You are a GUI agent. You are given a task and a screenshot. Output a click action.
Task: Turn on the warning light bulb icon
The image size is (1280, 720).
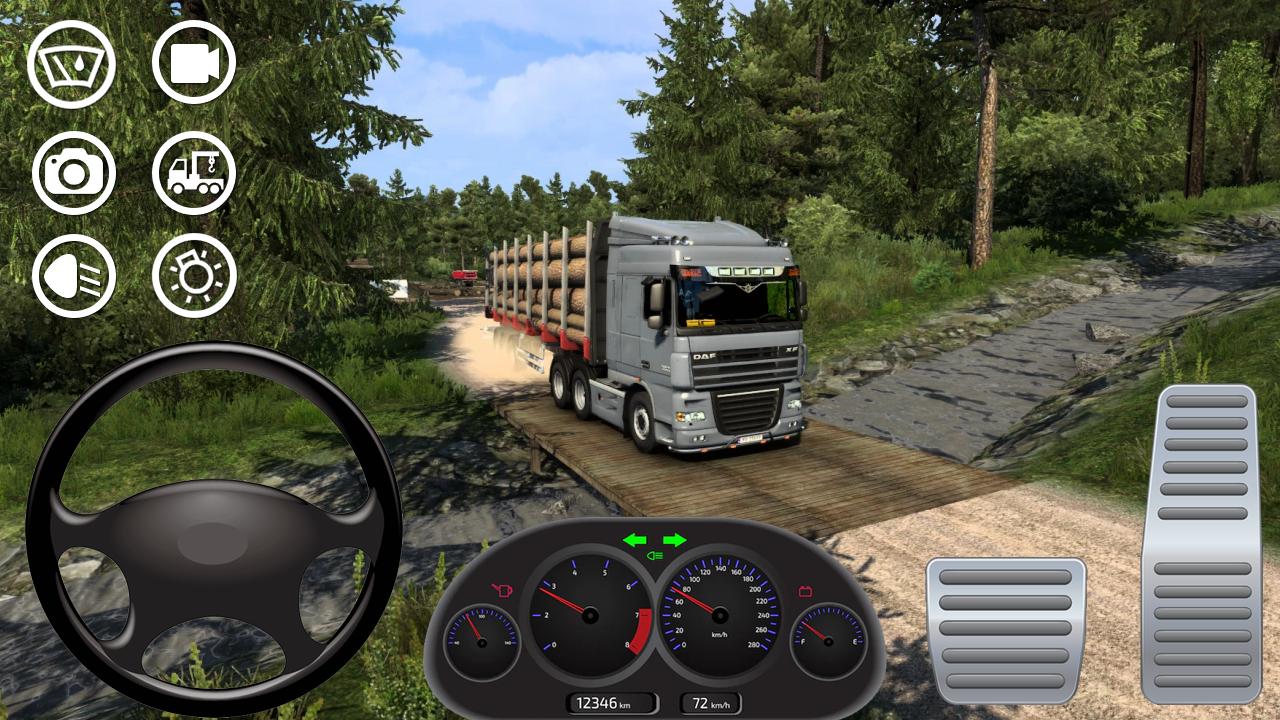[x=194, y=276]
